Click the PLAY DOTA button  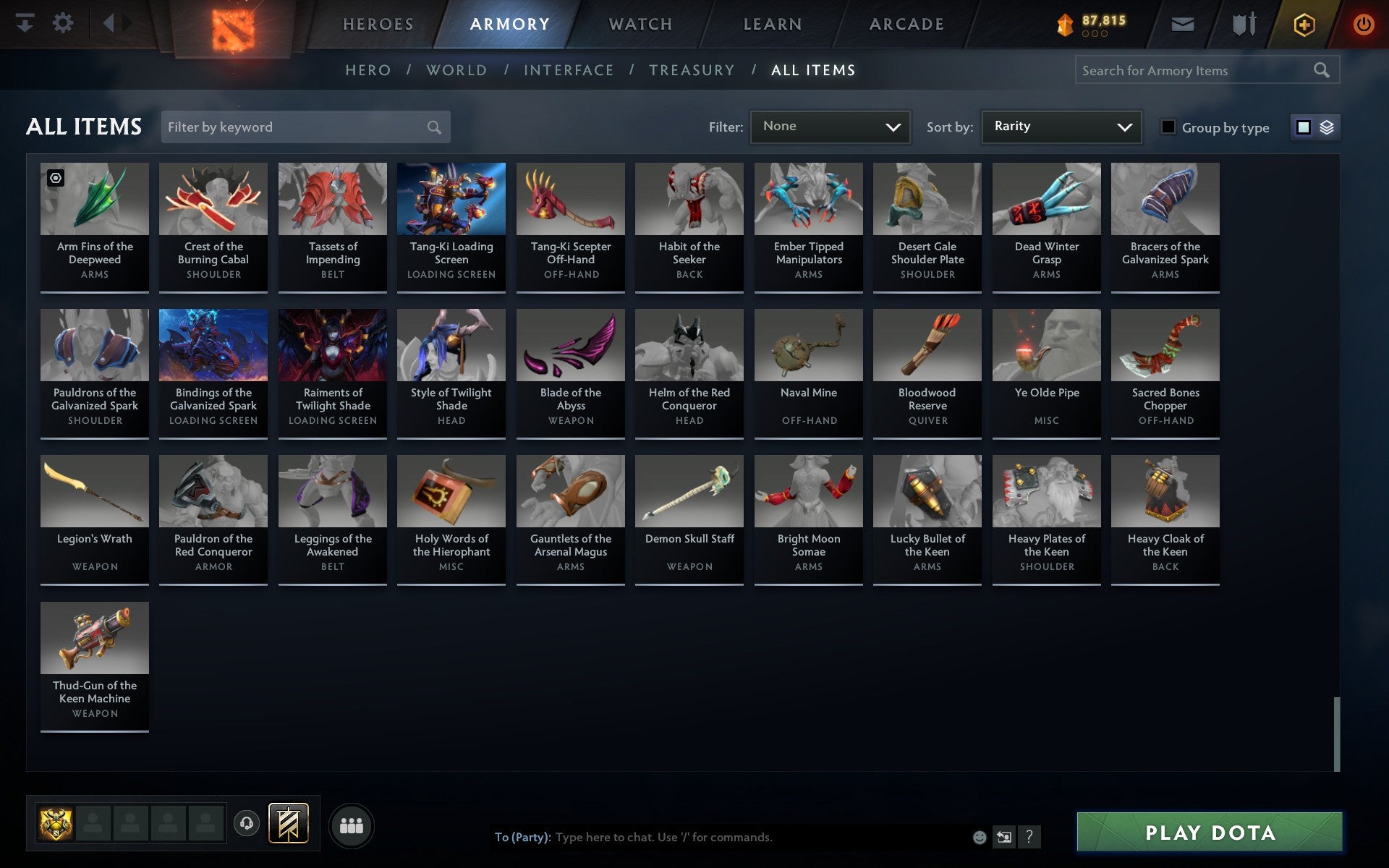click(1211, 833)
